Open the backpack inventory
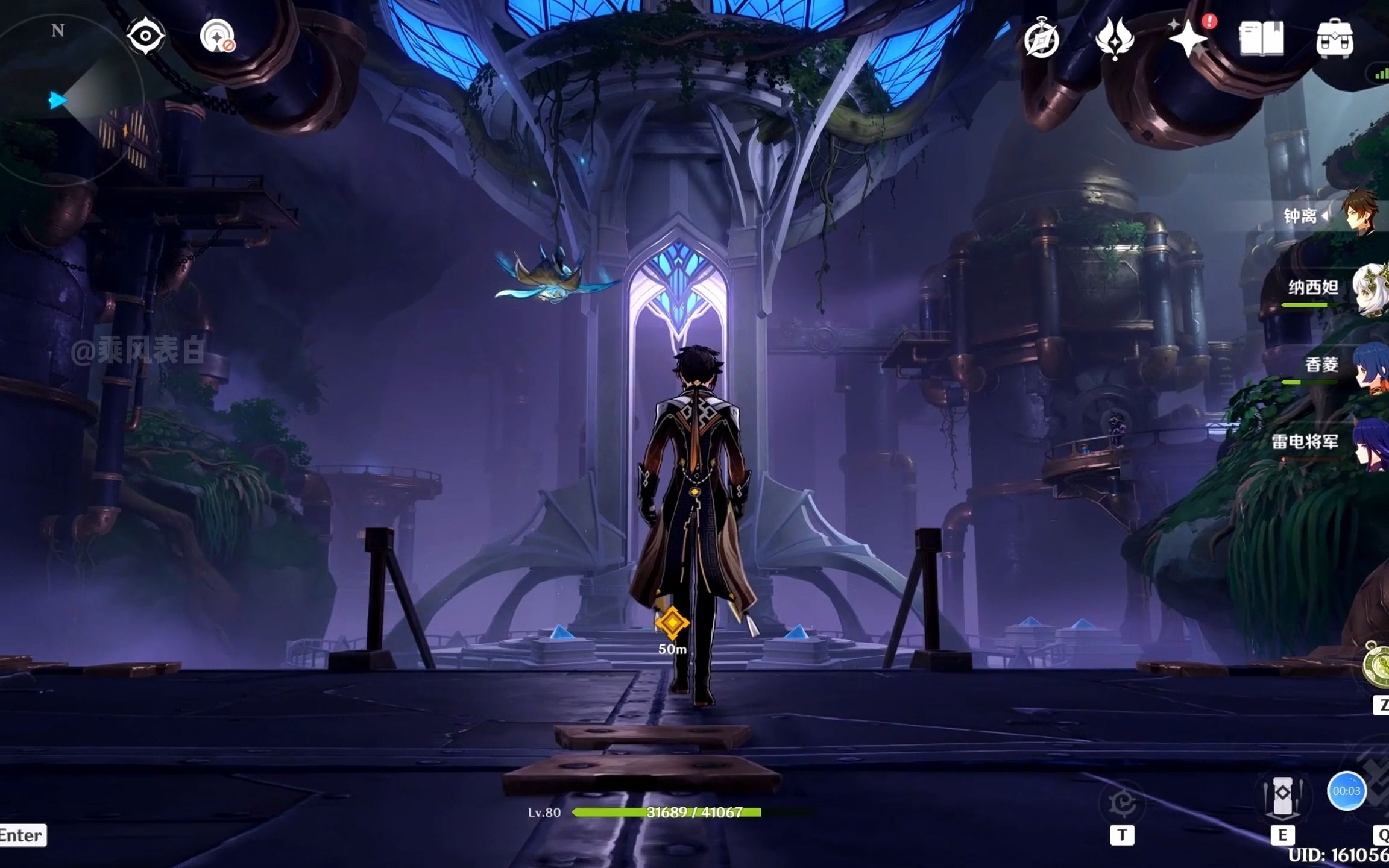Viewport: 1389px width, 868px height. [1335, 39]
